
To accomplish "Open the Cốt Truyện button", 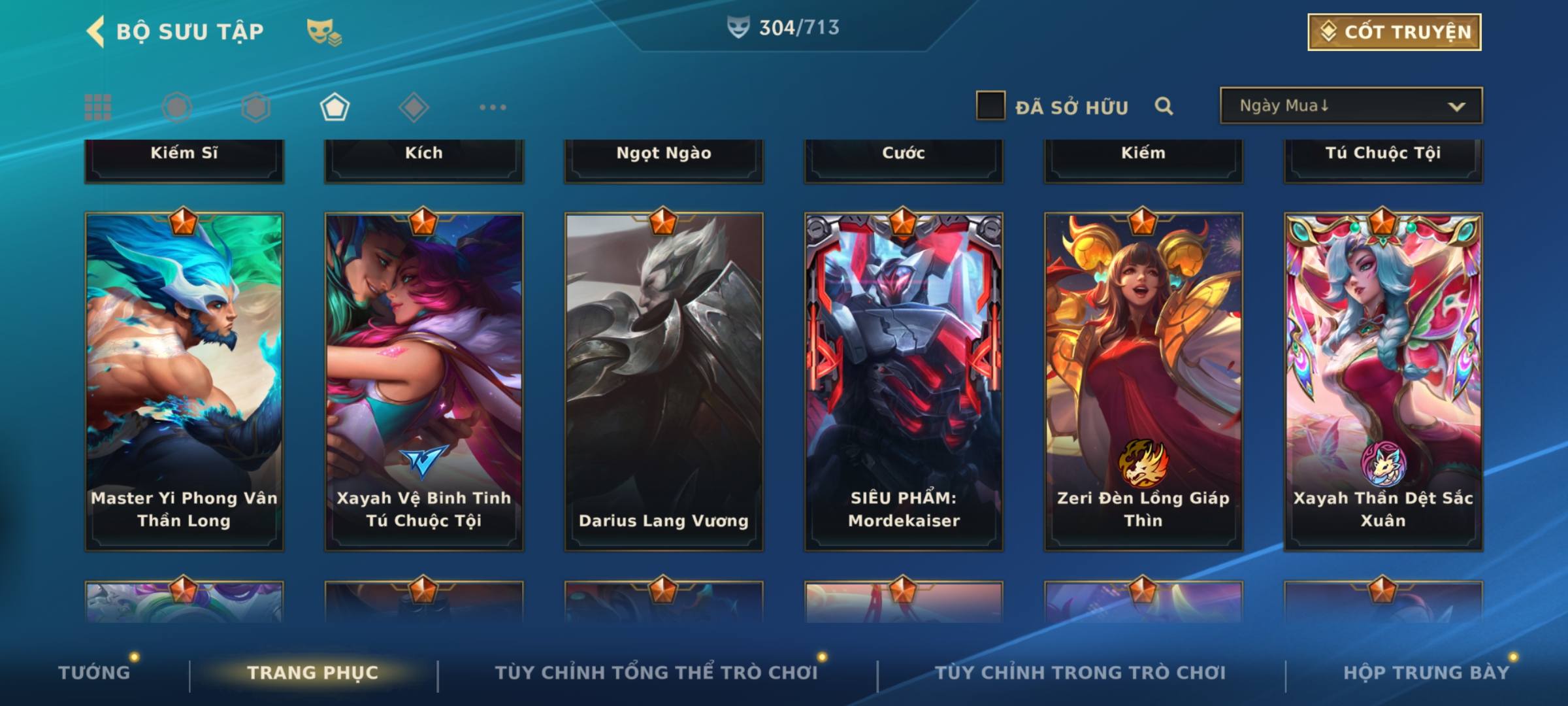I will (x=1394, y=32).
